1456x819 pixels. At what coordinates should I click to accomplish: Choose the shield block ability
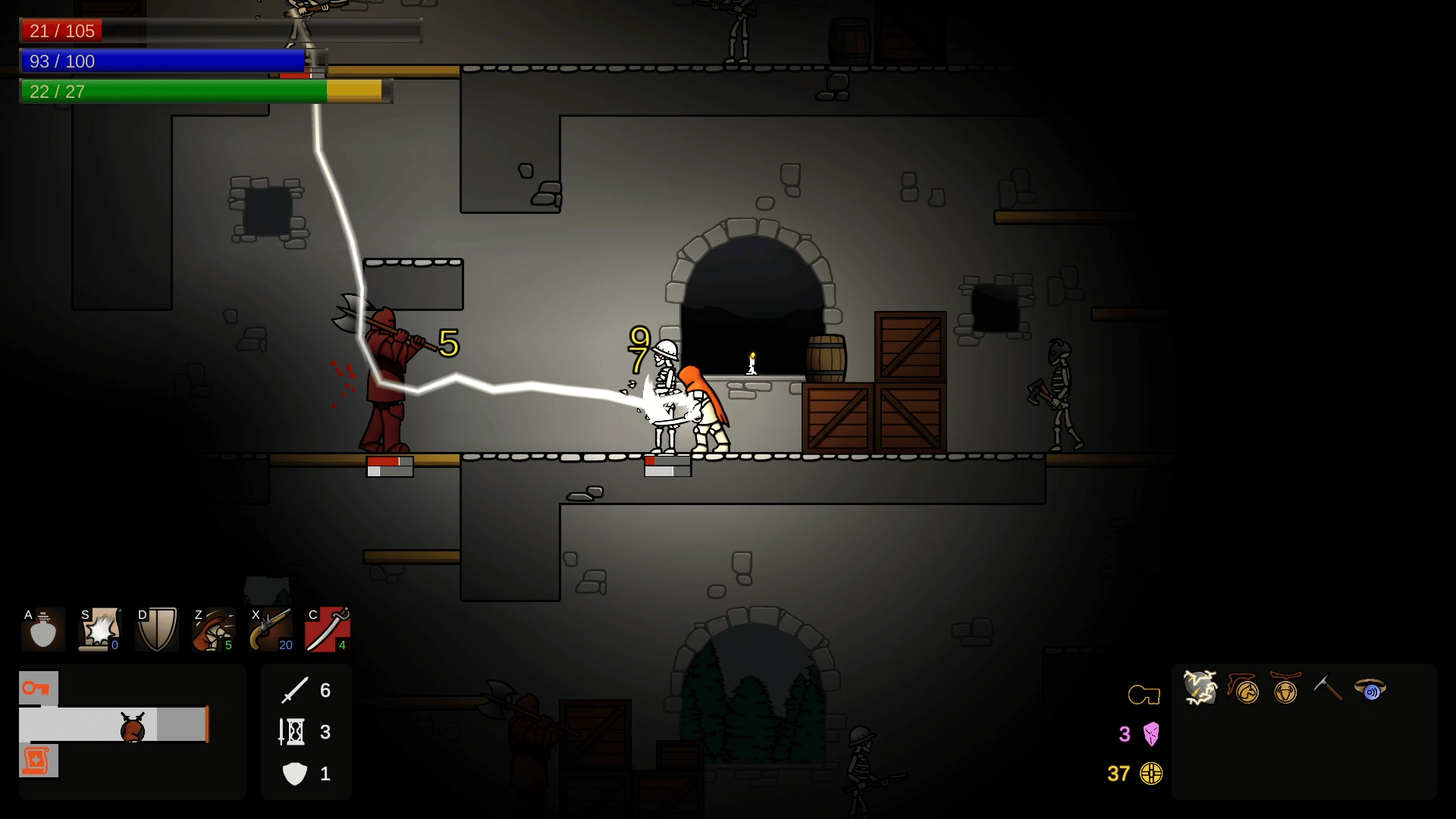tap(157, 629)
